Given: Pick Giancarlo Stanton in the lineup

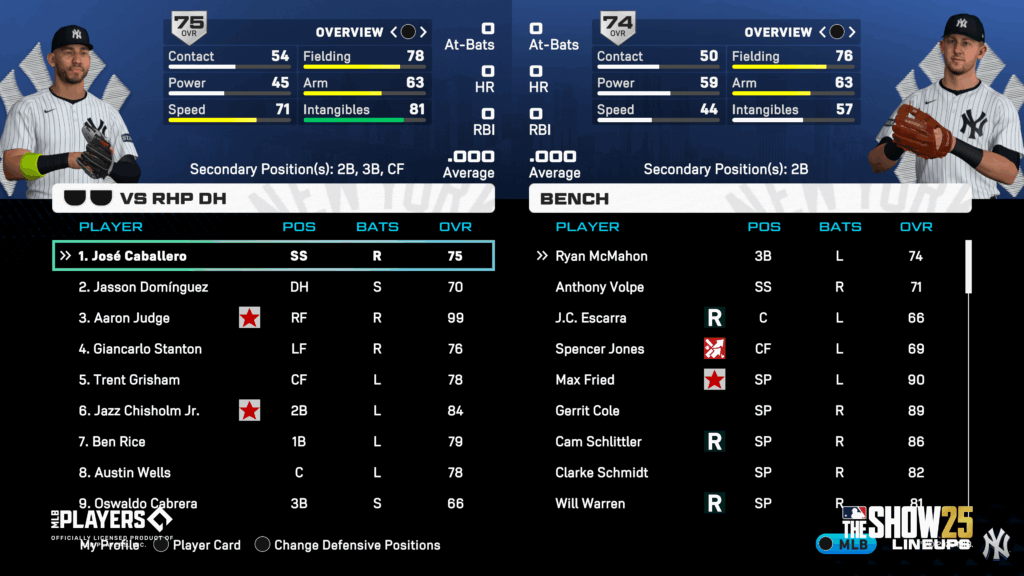Looking at the screenshot, I should tap(272, 349).
